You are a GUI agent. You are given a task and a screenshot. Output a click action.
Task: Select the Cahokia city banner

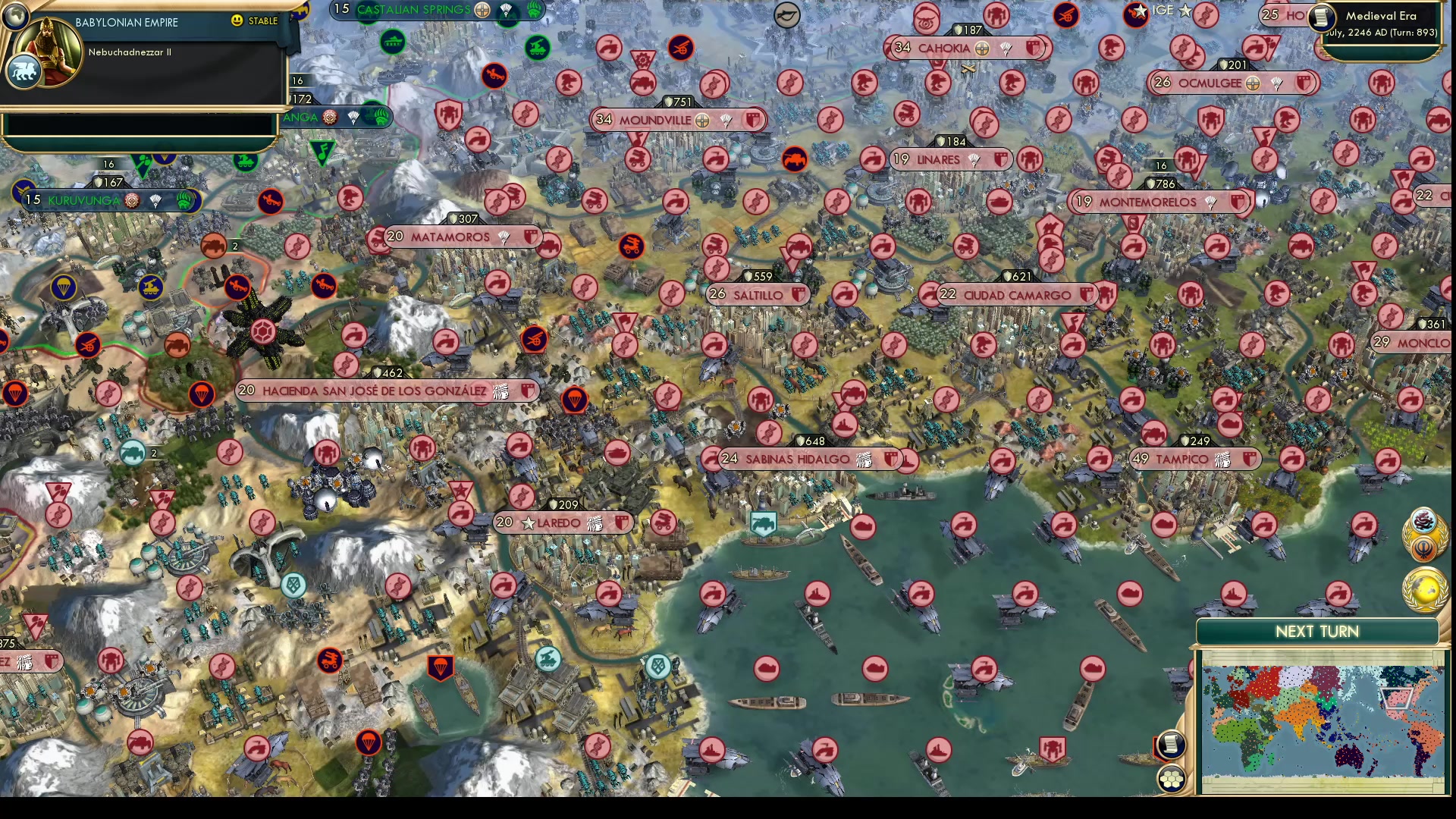pyautogui.click(x=944, y=48)
